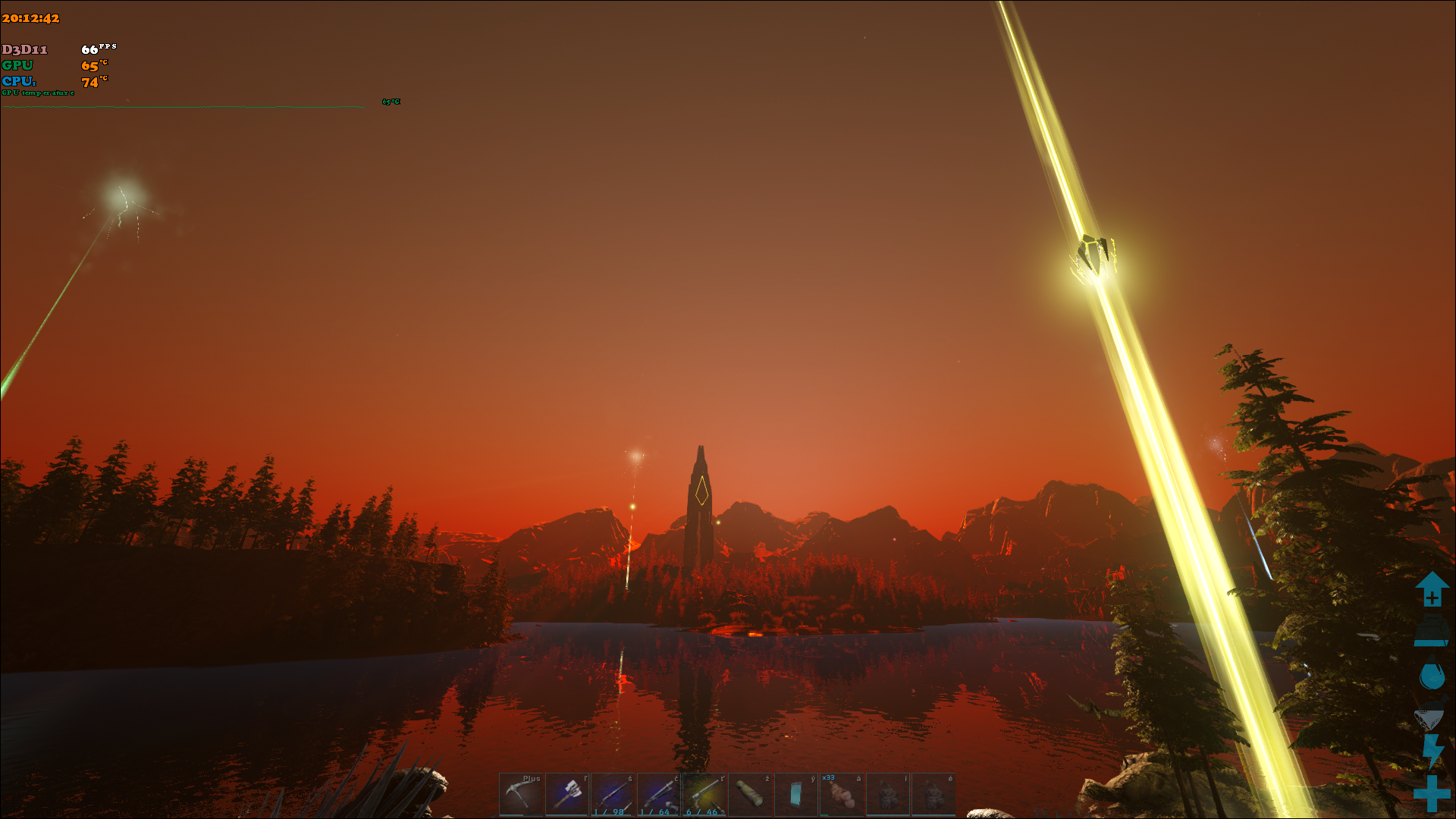Select the green camouflage cylinder item slot
The image size is (1456, 819).
click(751, 794)
